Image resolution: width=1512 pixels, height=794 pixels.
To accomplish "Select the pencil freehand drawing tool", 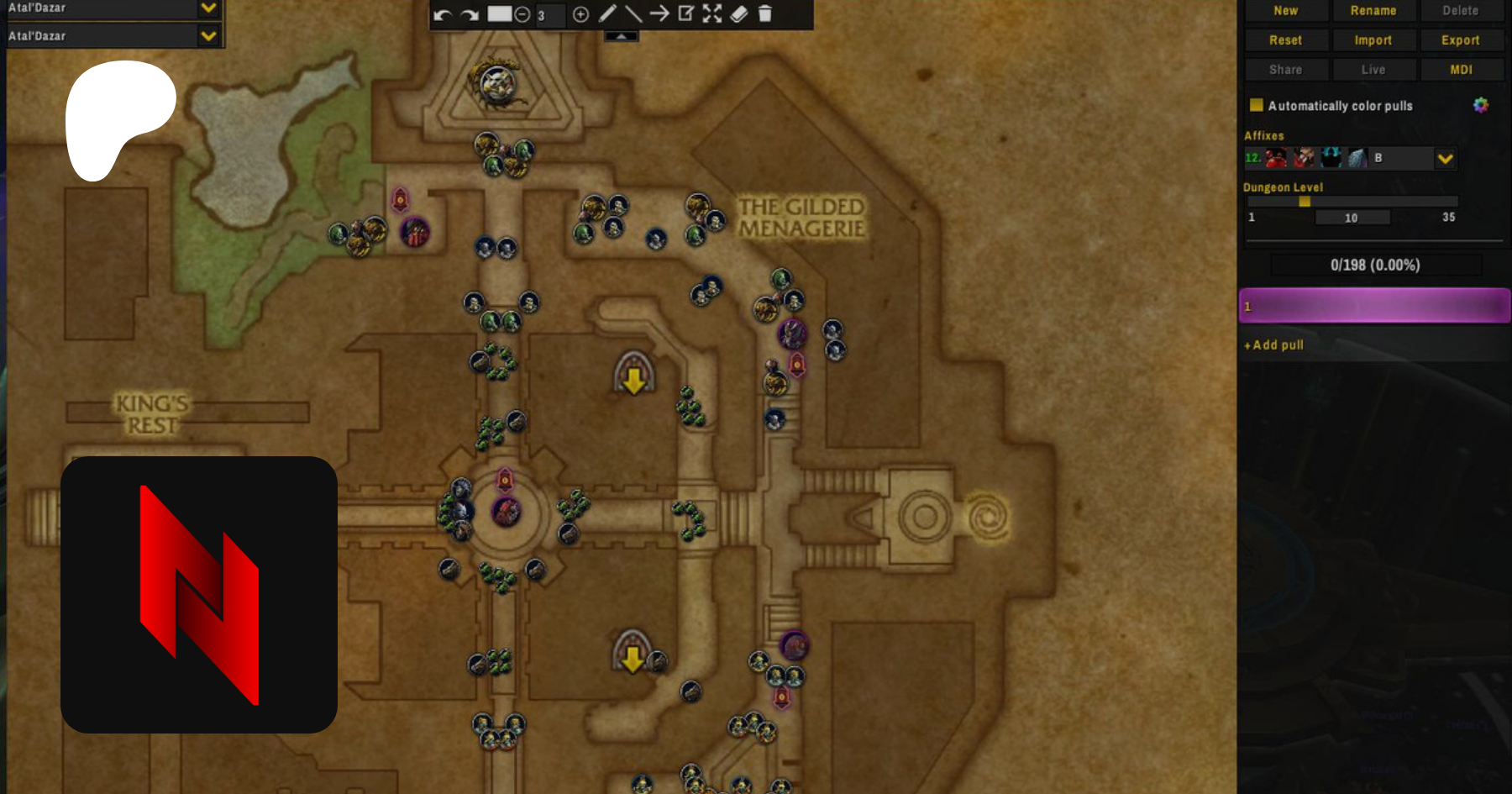I will (607, 13).
